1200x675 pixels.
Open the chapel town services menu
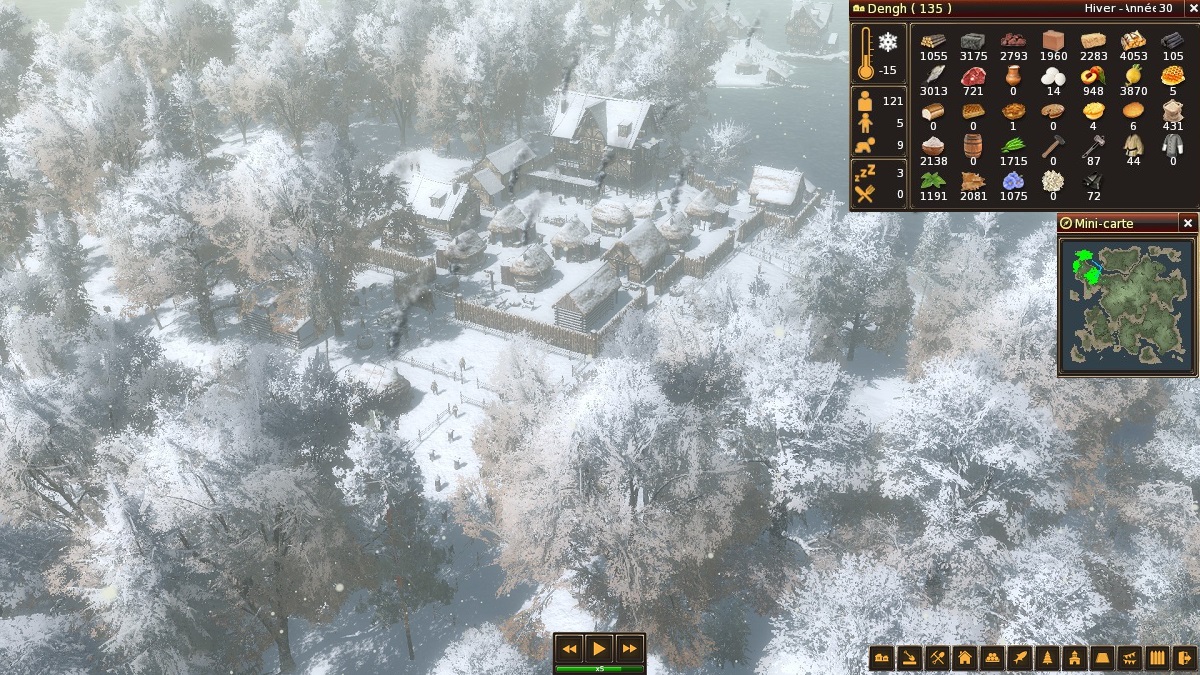tap(1074, 657)
